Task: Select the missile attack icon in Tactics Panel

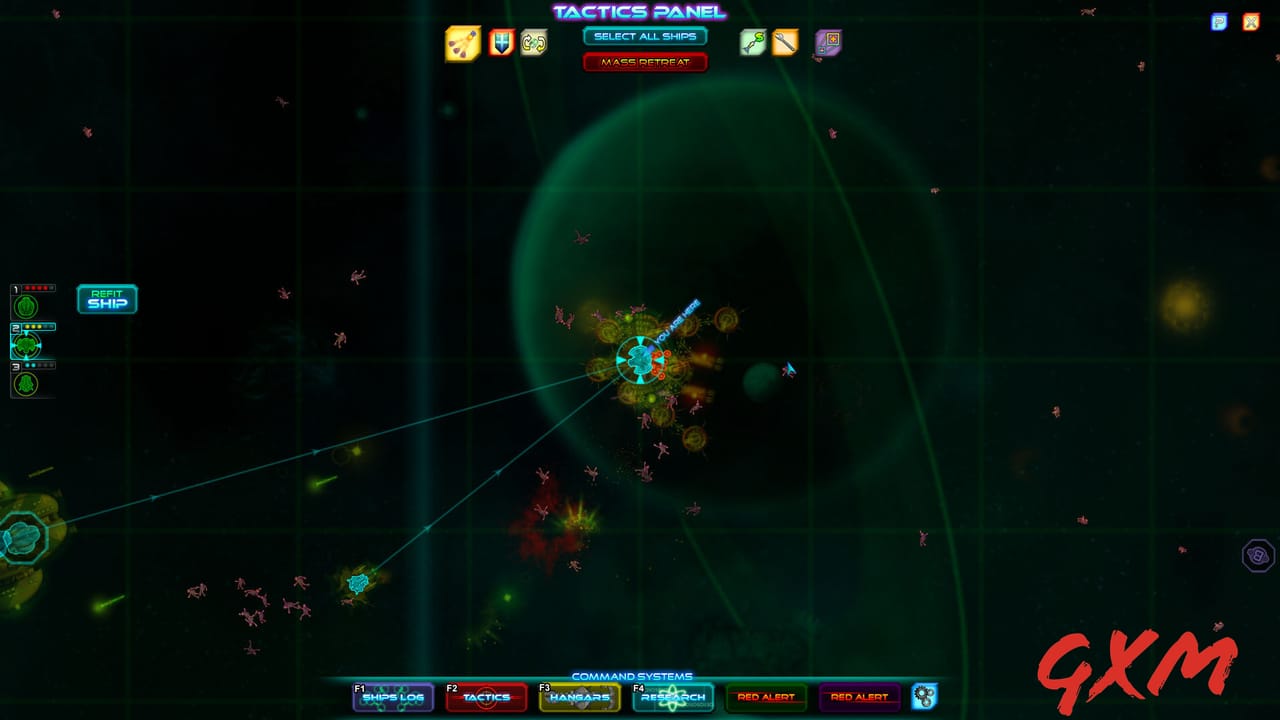Action: pos(462,44)
